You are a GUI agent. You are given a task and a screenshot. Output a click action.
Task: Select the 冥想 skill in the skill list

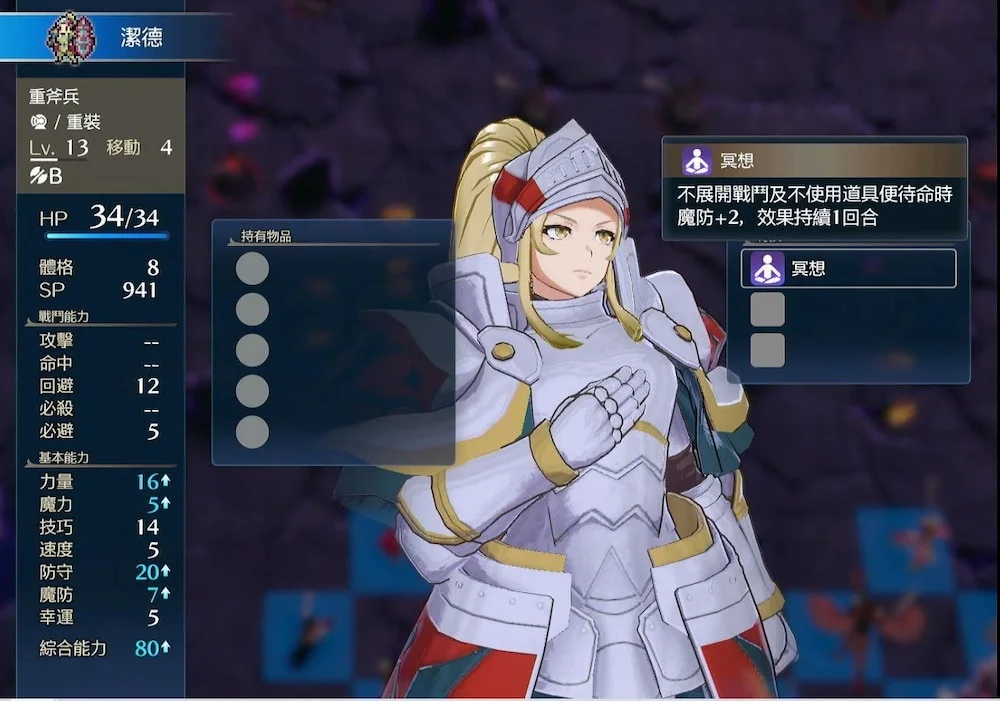[x=847, y=269]
